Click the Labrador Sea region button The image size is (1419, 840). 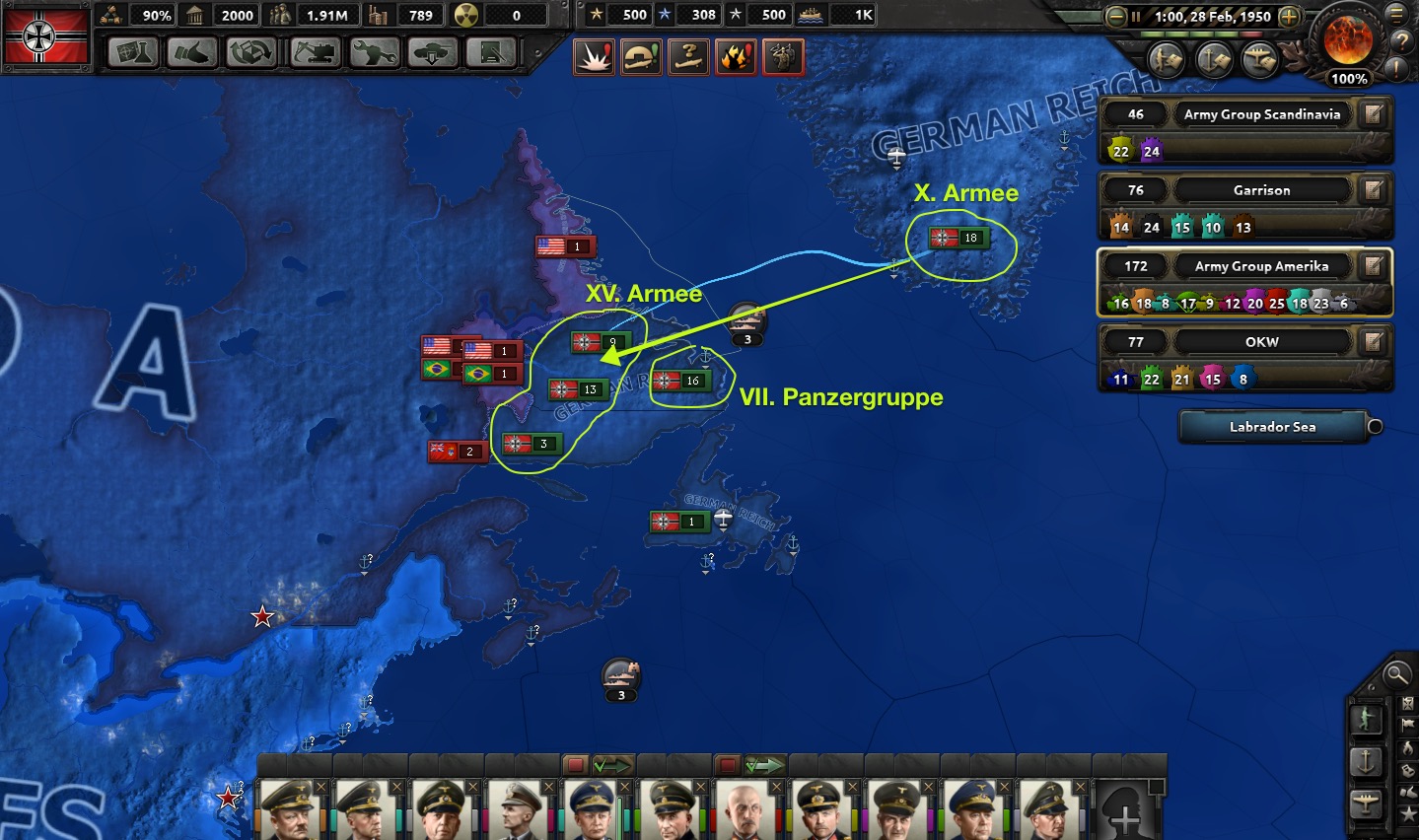pyautogui.click(x=1272, y=427)
